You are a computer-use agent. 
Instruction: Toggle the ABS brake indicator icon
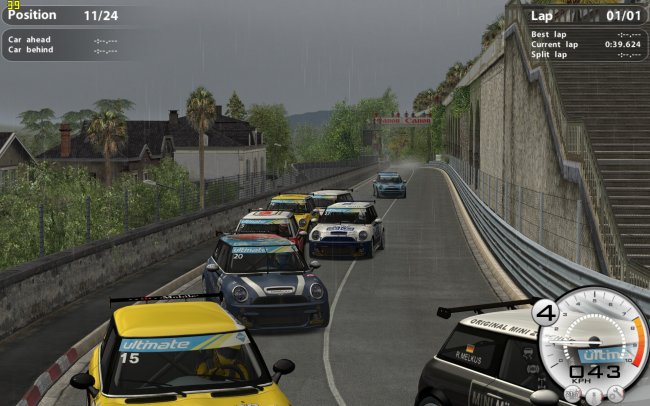(535, 369)
